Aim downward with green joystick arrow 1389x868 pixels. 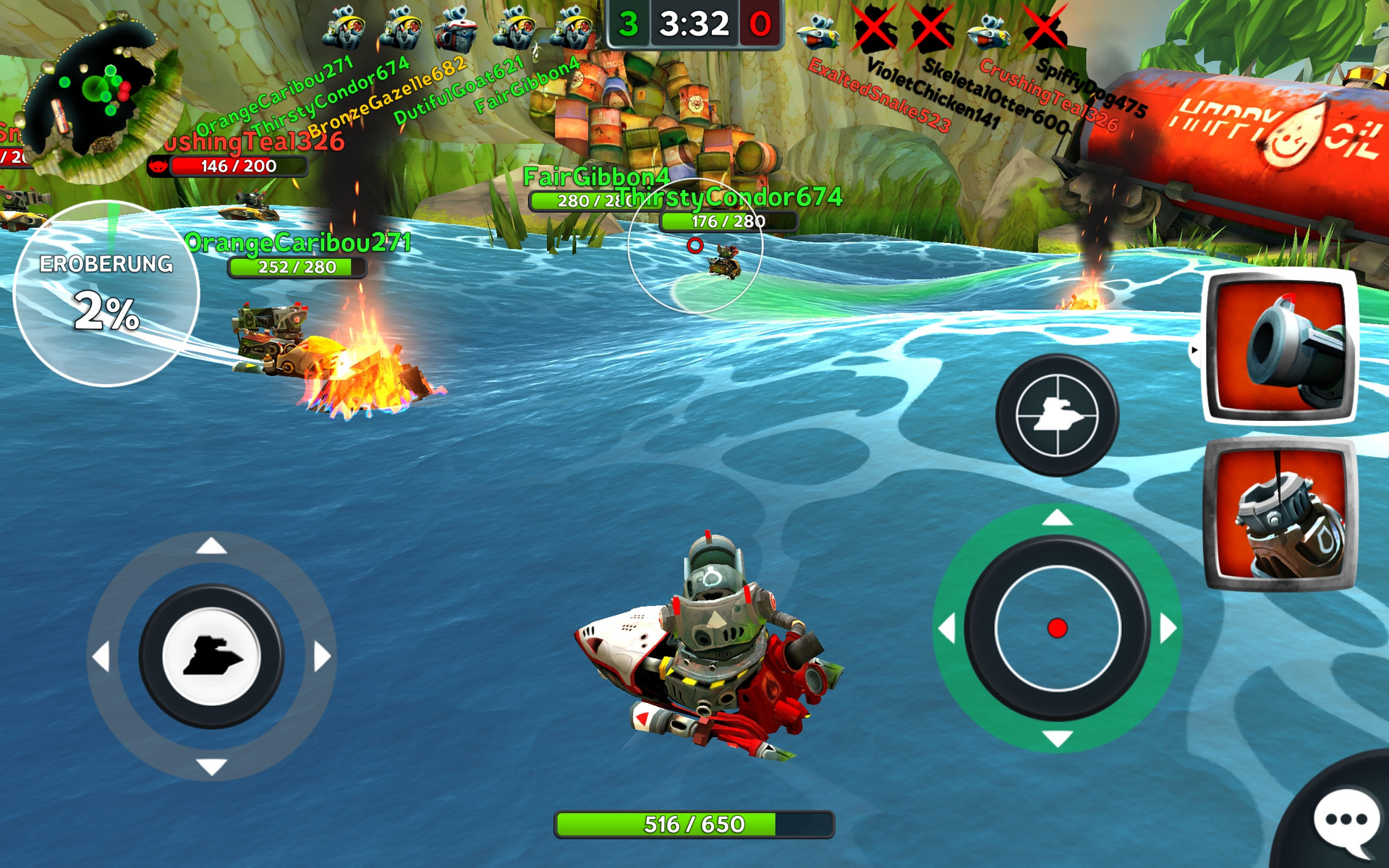pos(1057,739)
